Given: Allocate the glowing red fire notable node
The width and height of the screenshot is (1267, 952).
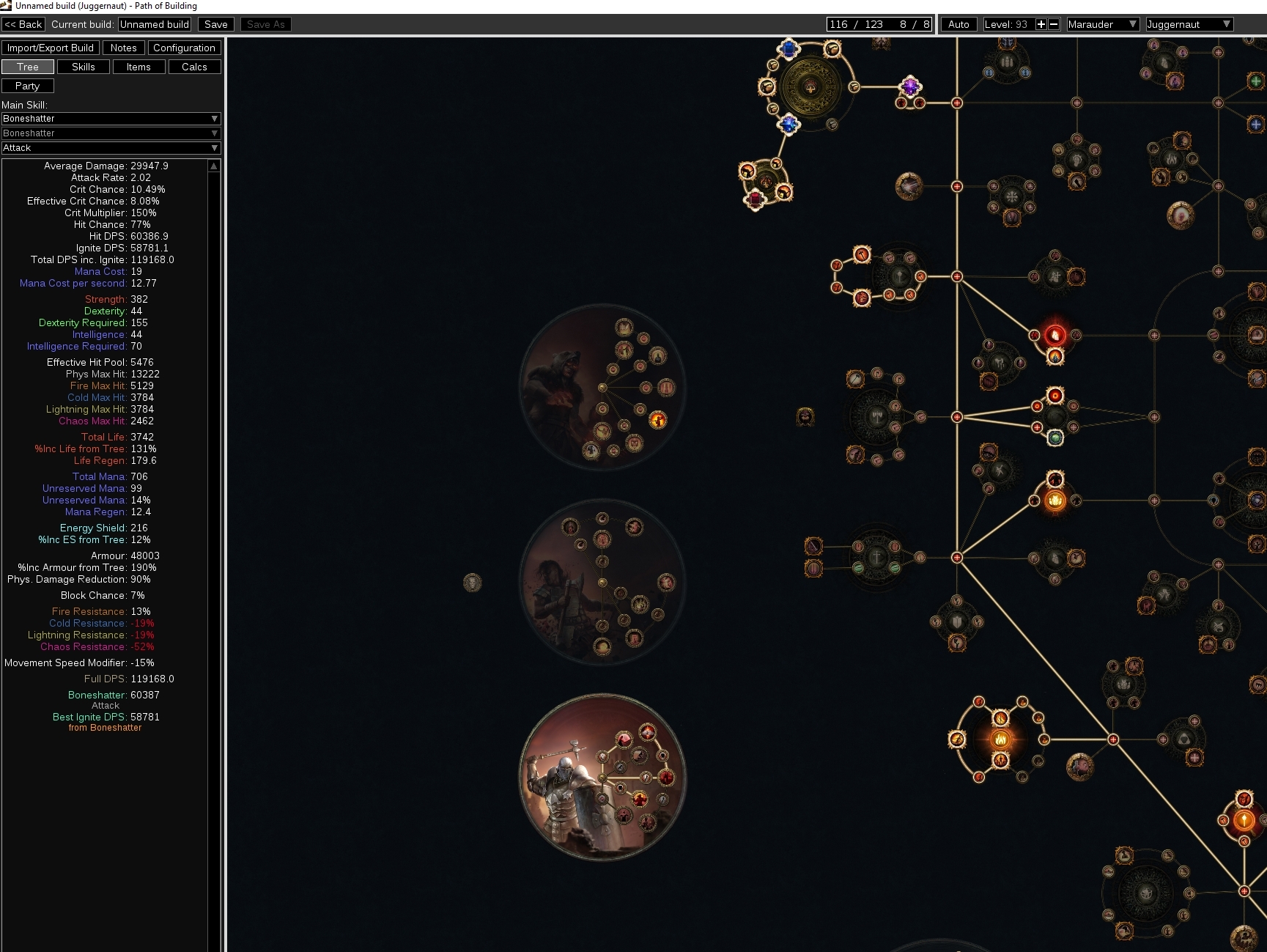Looking at the screenshot, I should click(x=1055, y=335).
